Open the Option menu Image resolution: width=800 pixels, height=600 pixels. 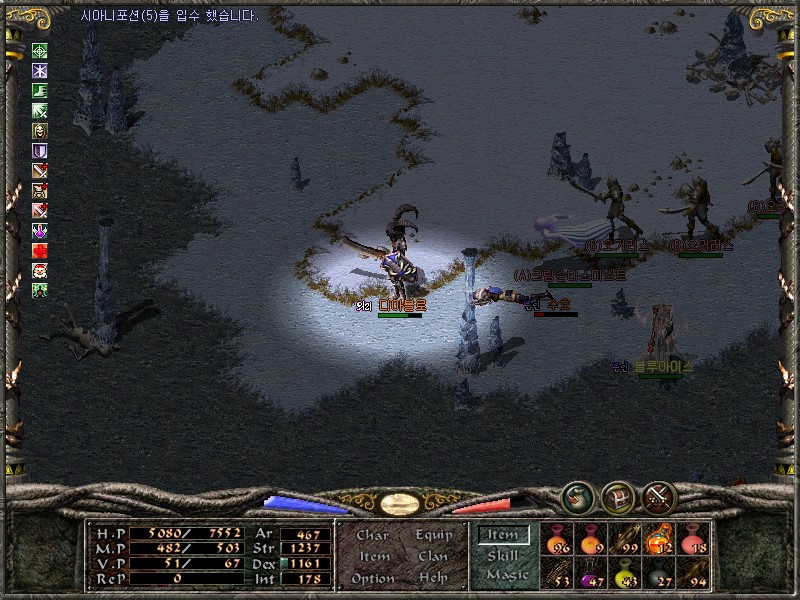(372, 578)
